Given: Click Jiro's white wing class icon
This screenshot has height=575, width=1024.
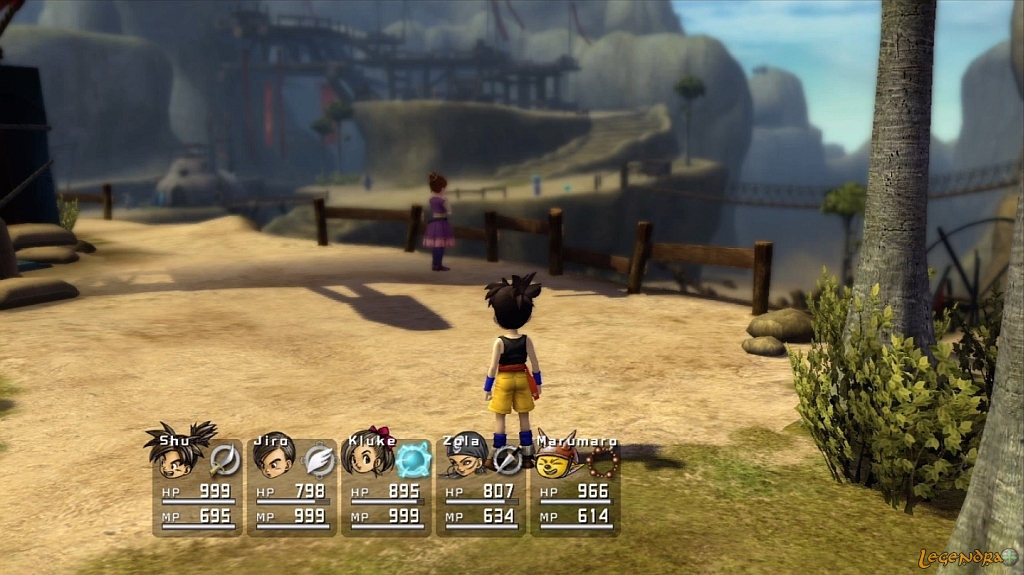Looking at the screenshot, I should pos(318,459).
